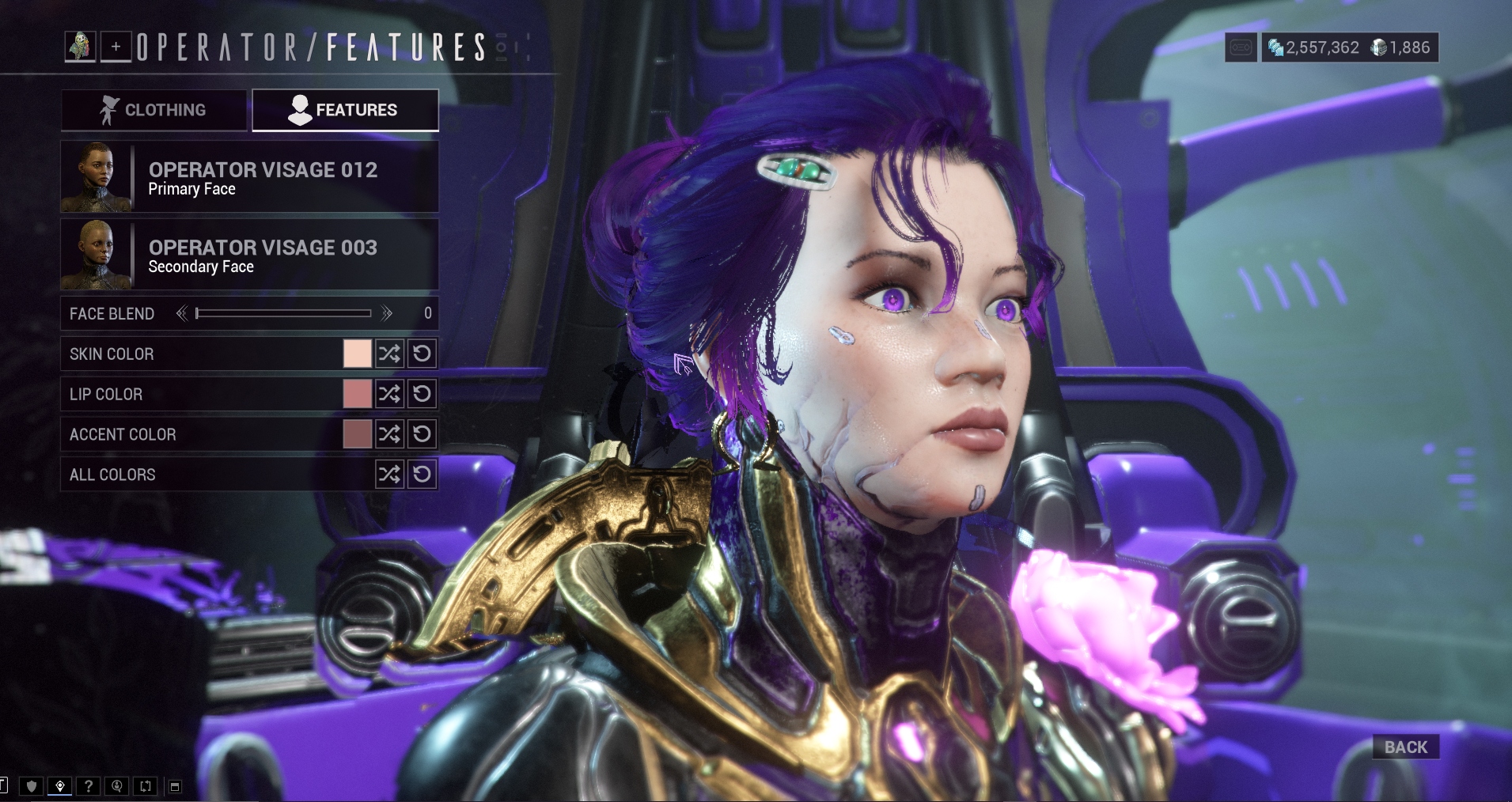1512x802 pixels.
Task: Reset All Colors to defaults
Action: 422,475
